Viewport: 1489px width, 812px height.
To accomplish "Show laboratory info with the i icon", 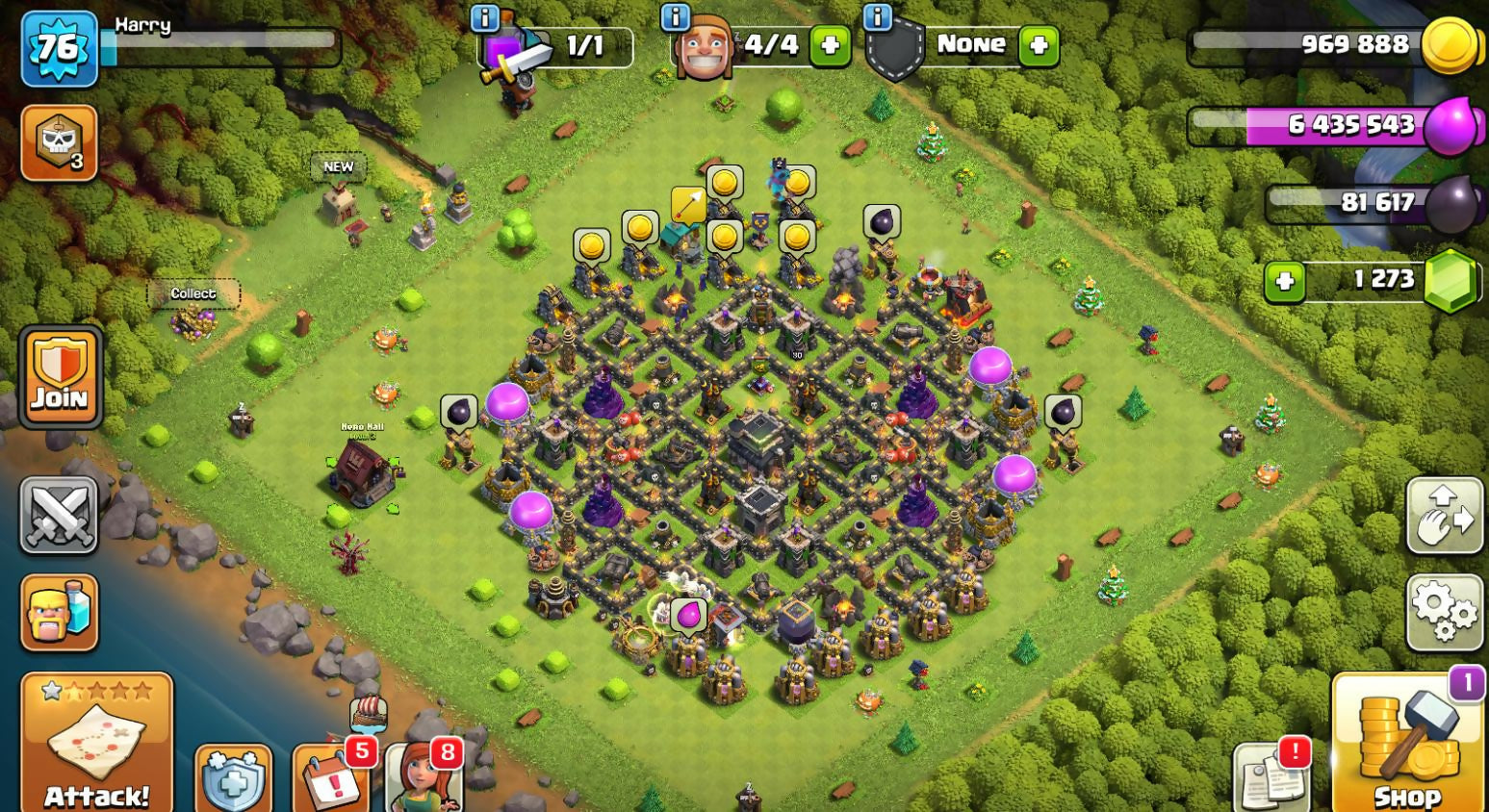I will pos(484,16).
